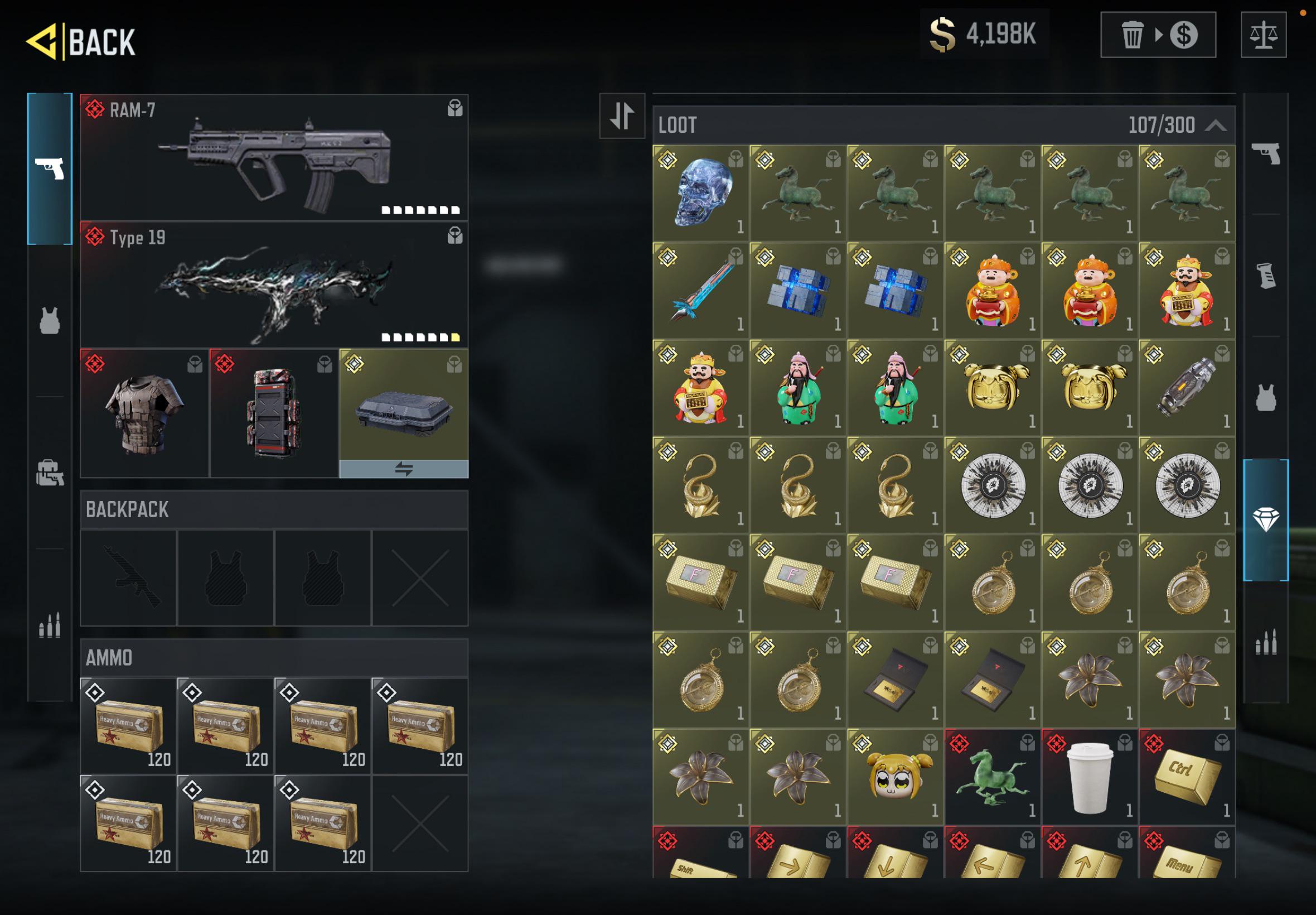Open the right-side pistol weapons tab

(1266, 153)
